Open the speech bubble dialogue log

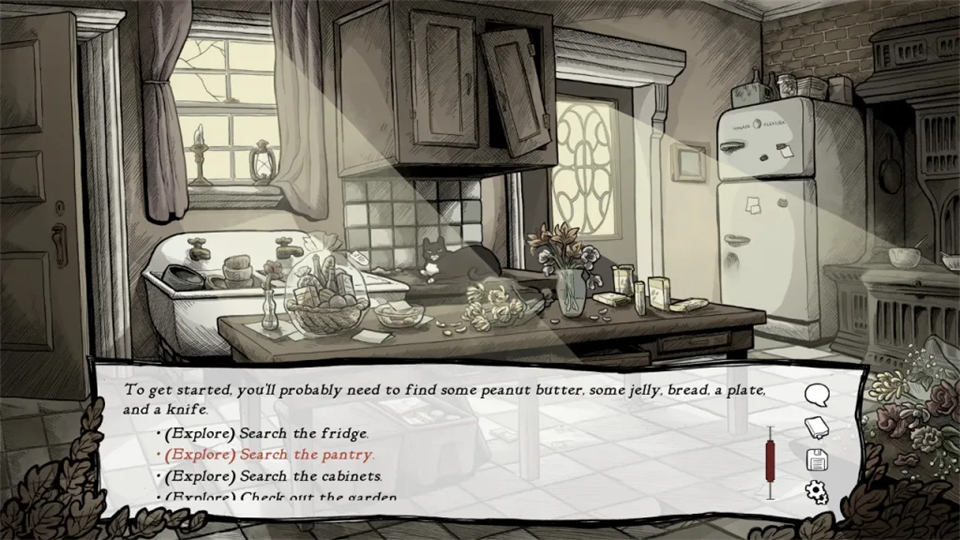817,395
